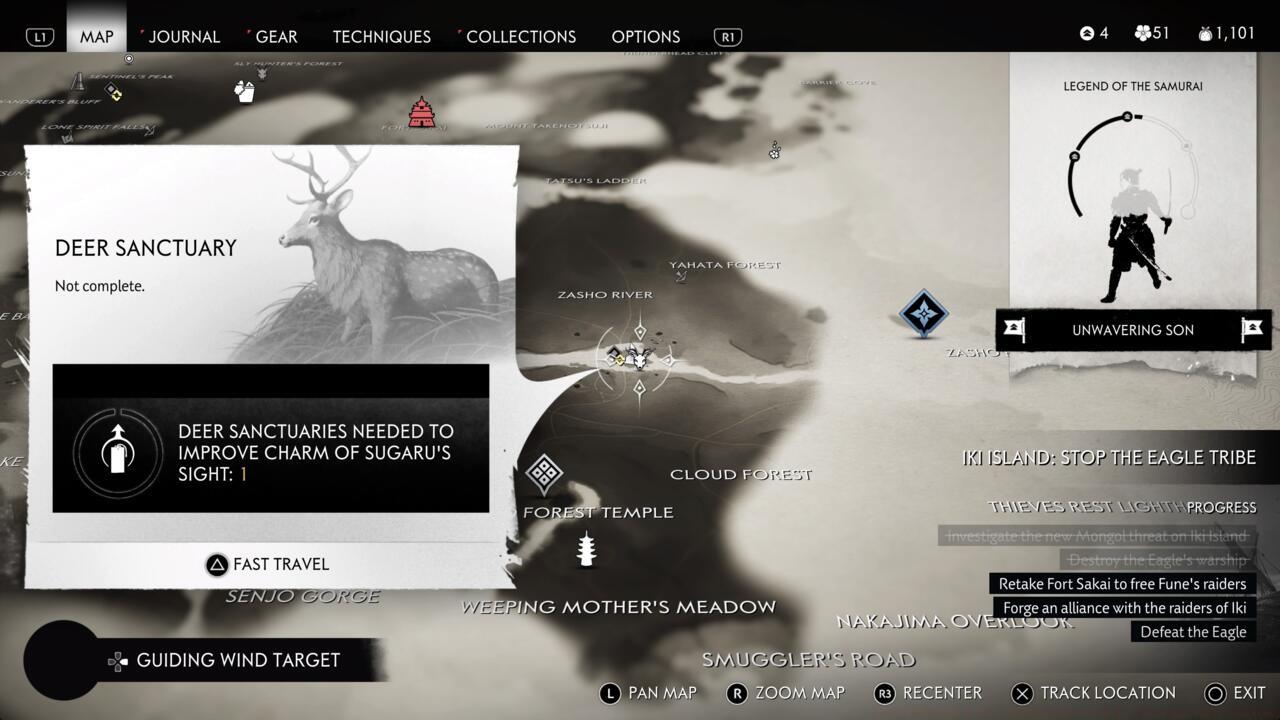Choose the Forest Temple diamond marker

(x=544, y=474)
